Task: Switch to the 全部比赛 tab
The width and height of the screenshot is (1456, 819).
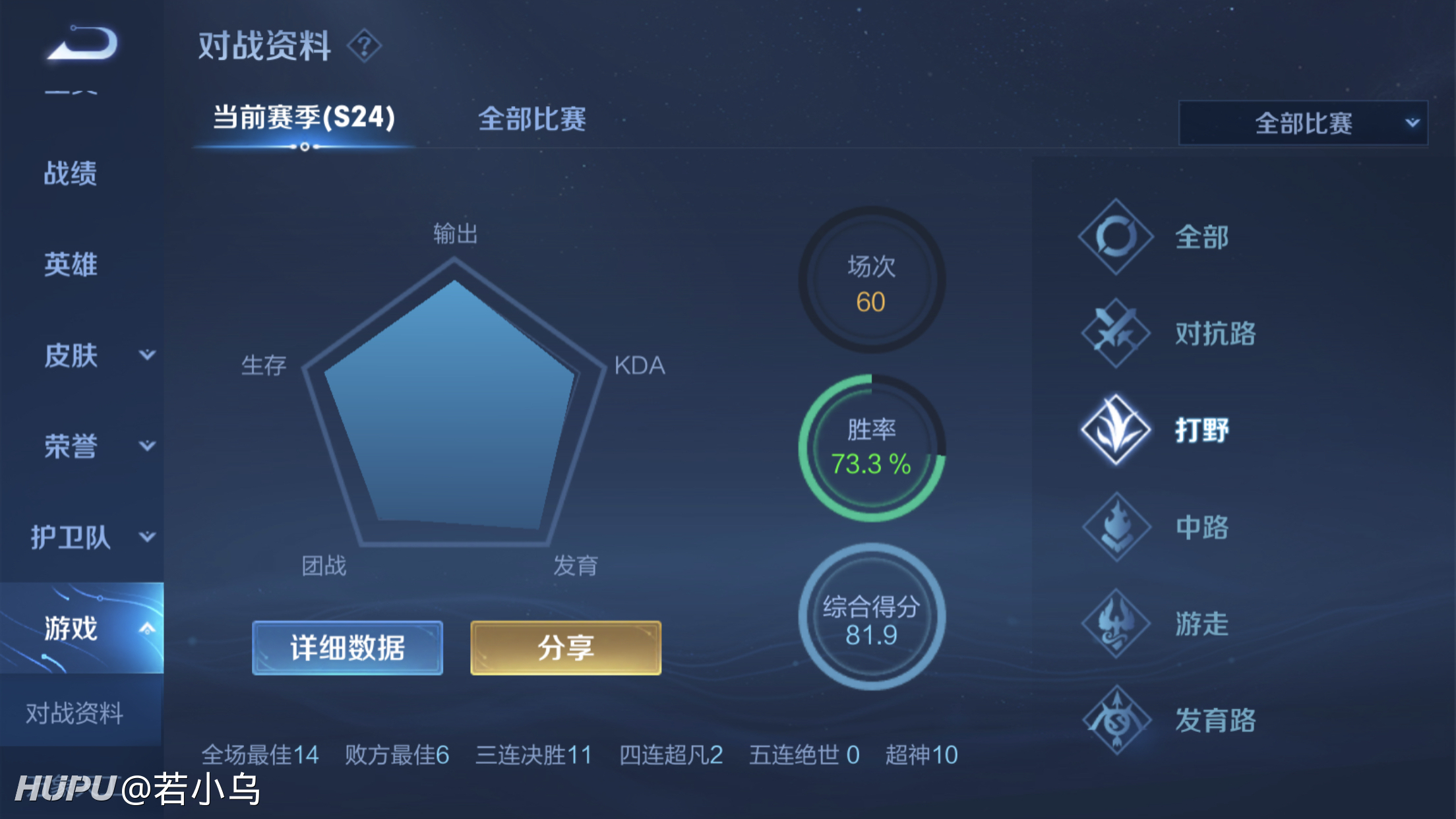Action: [x=534, y=119]
